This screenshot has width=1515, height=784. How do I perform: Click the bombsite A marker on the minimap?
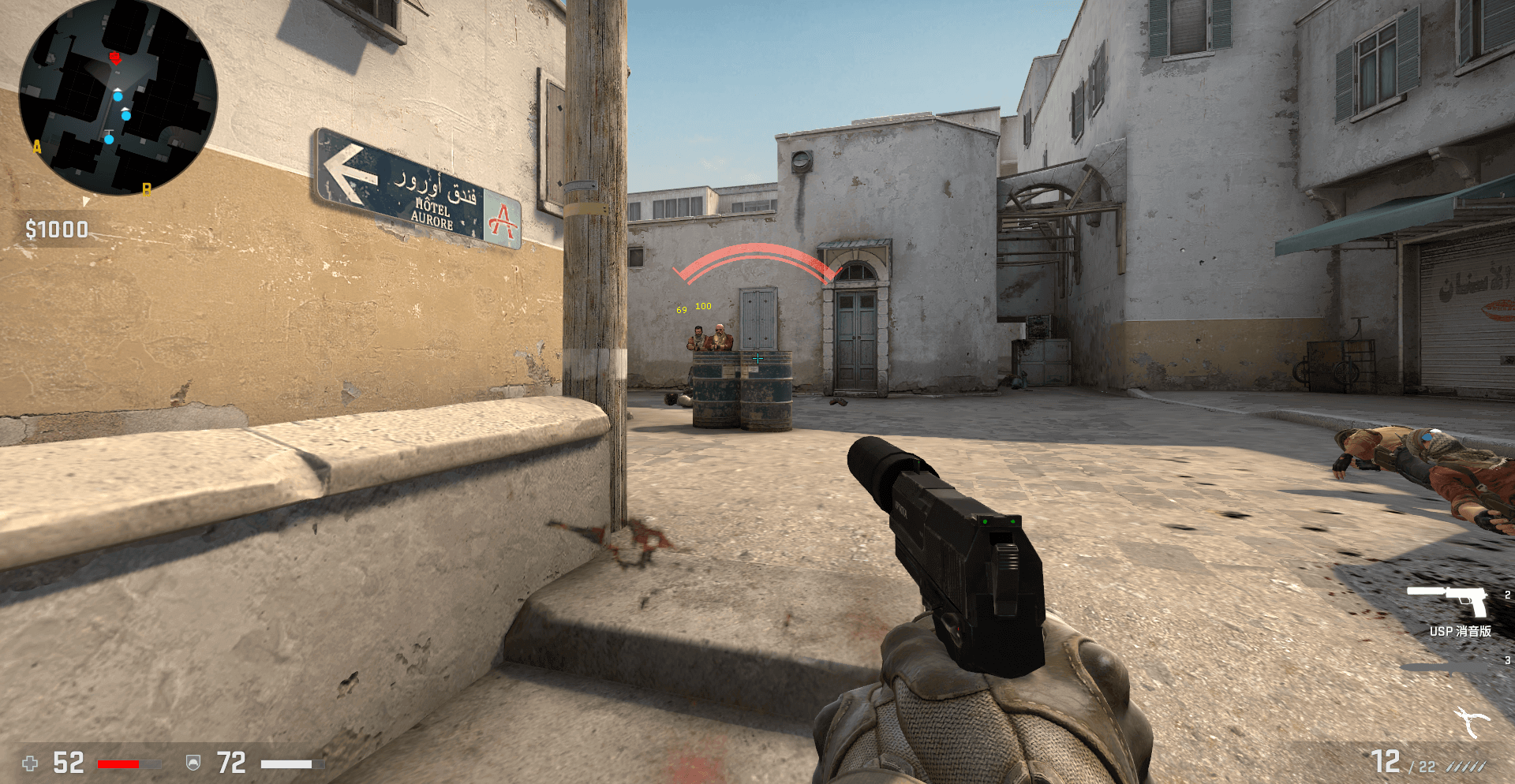coord(36,146)
